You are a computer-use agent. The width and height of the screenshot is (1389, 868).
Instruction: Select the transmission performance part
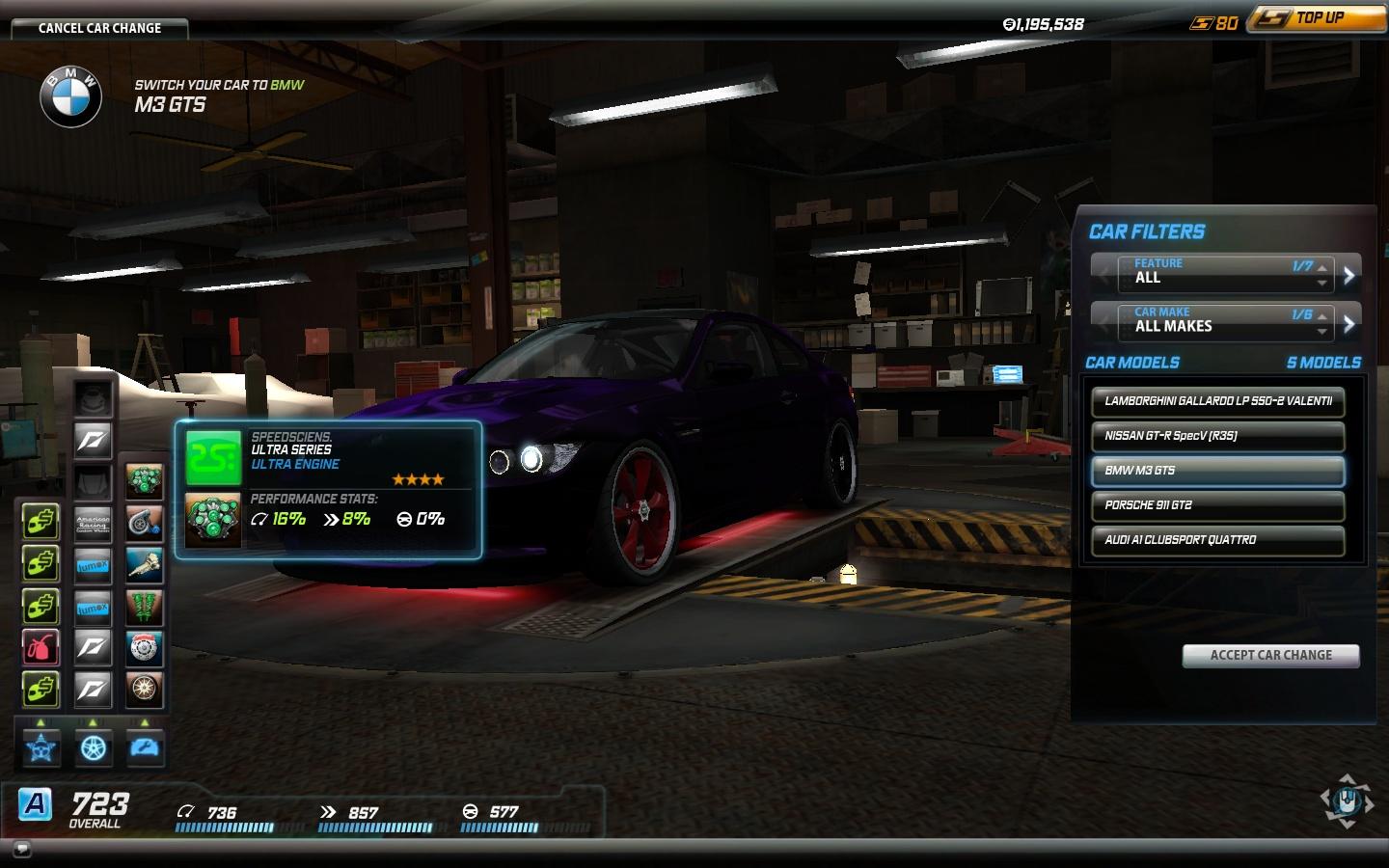click(x=145, y=564)
